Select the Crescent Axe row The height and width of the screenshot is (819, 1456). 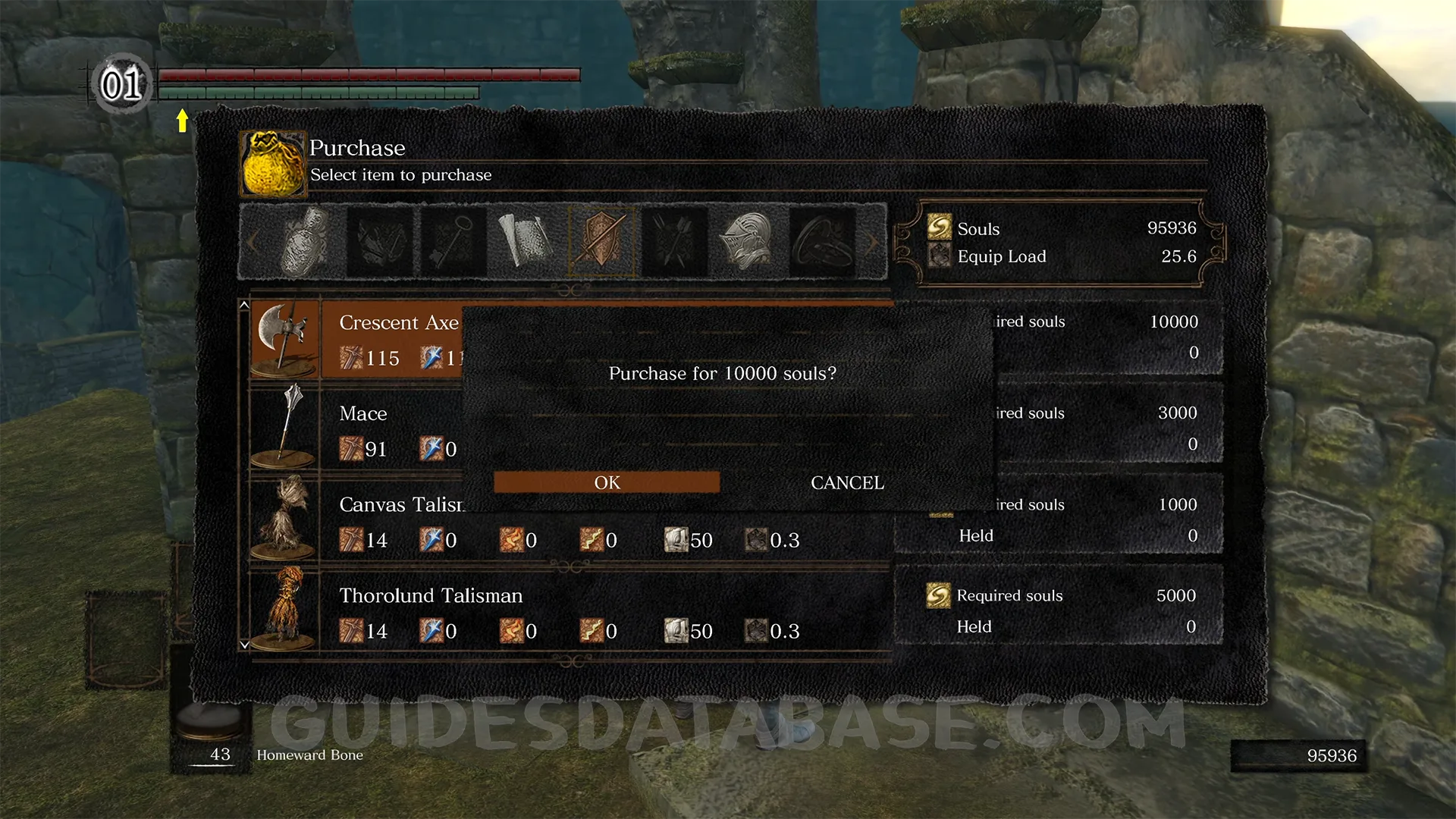point(399,323)
